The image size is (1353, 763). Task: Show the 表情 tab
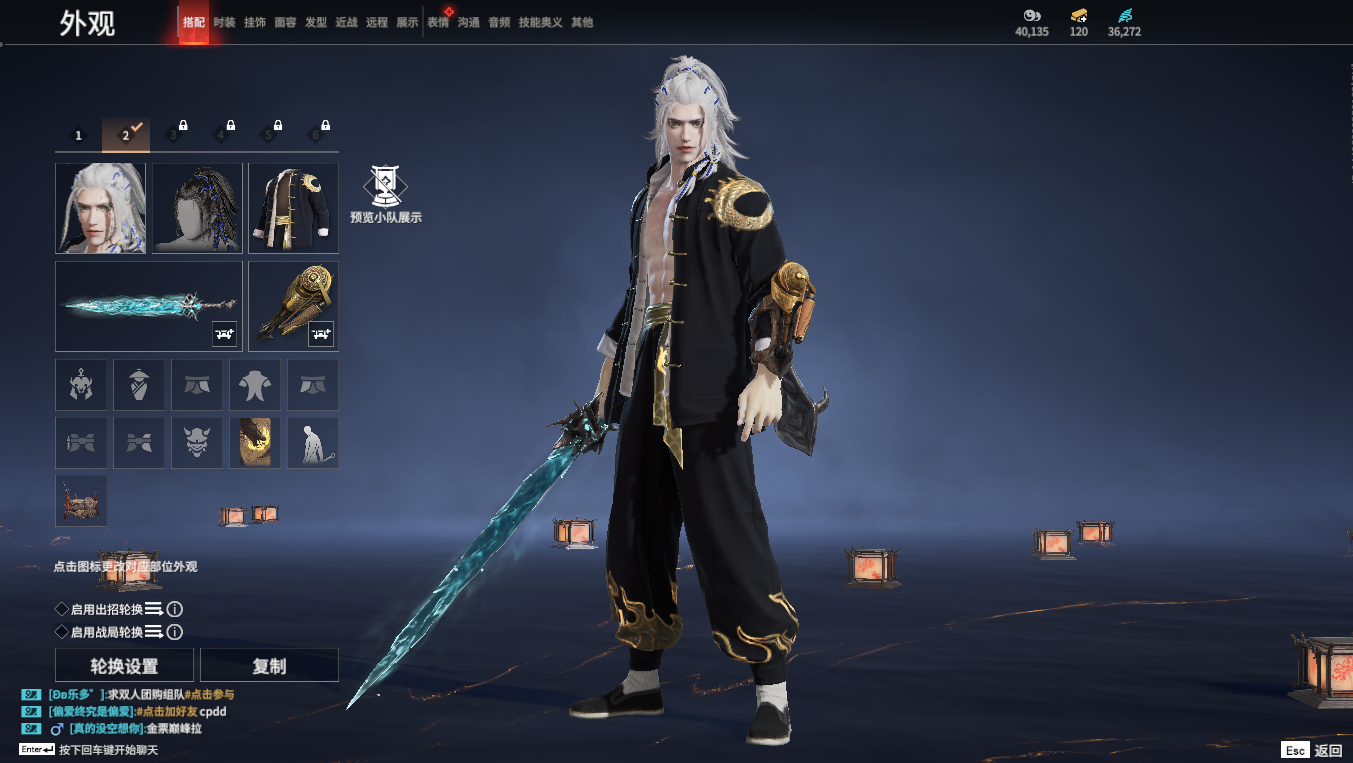pos(438,22)
